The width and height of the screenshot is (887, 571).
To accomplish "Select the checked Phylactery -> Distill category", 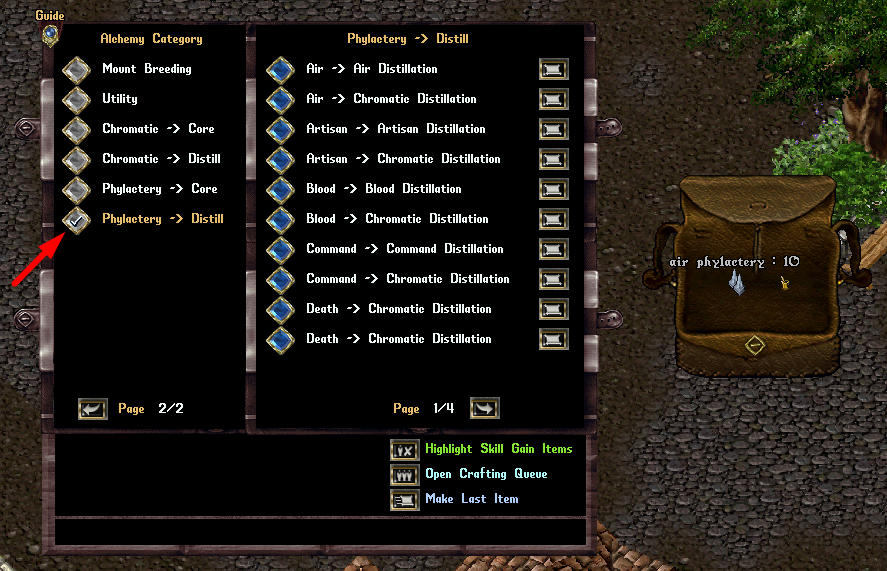I will tap(76, 220).
